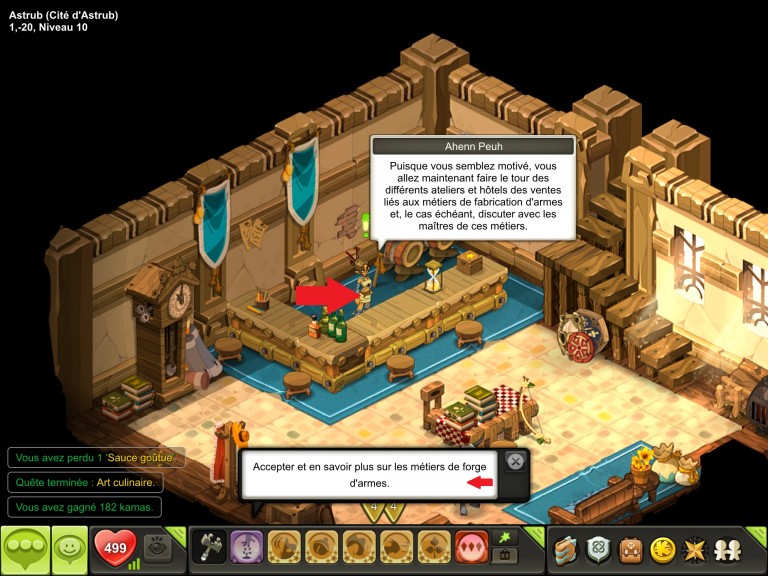Open the spell book icon
768x576 pixels.
point(568,548)
